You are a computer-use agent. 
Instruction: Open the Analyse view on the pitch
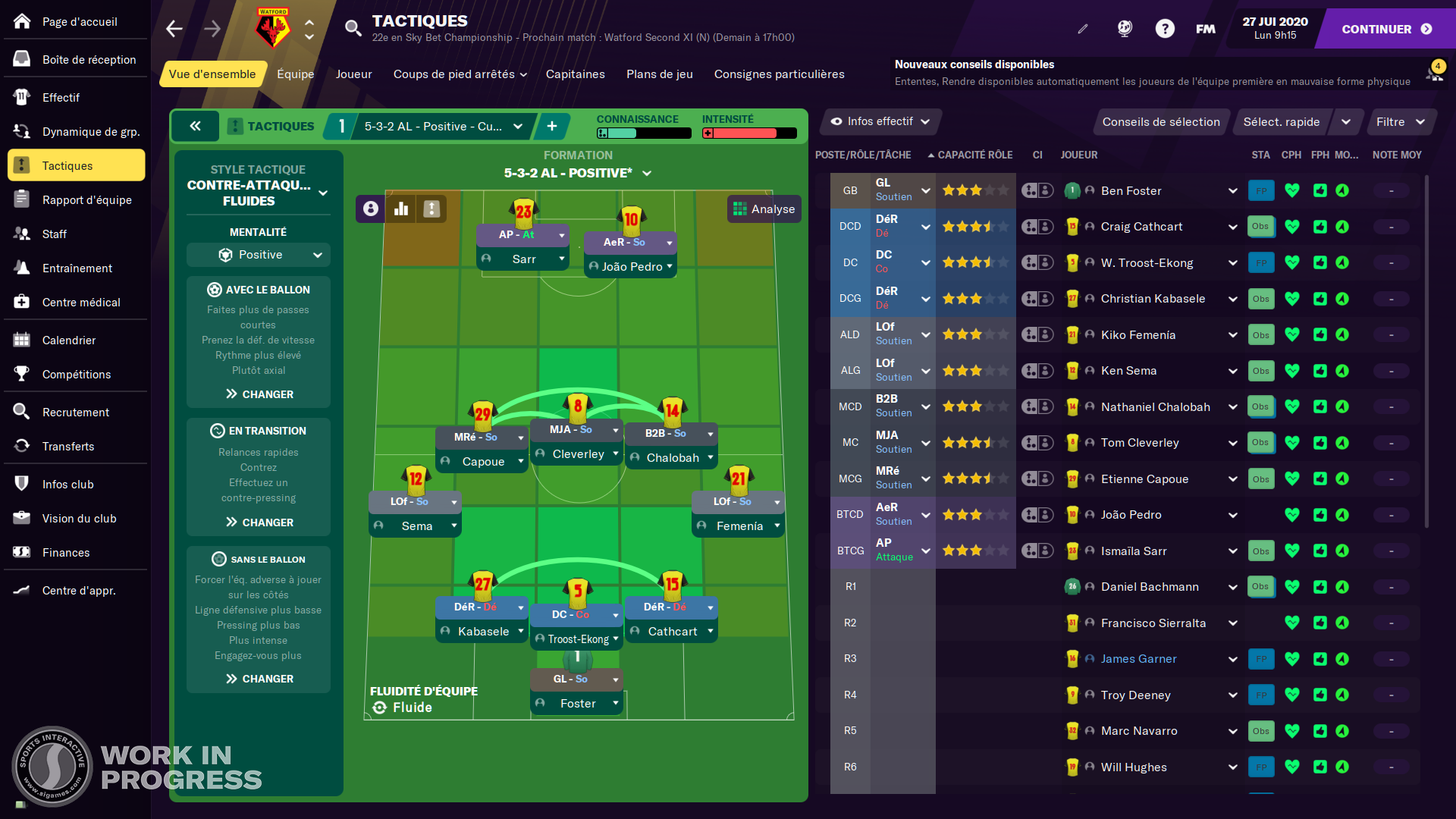[764, 209]
